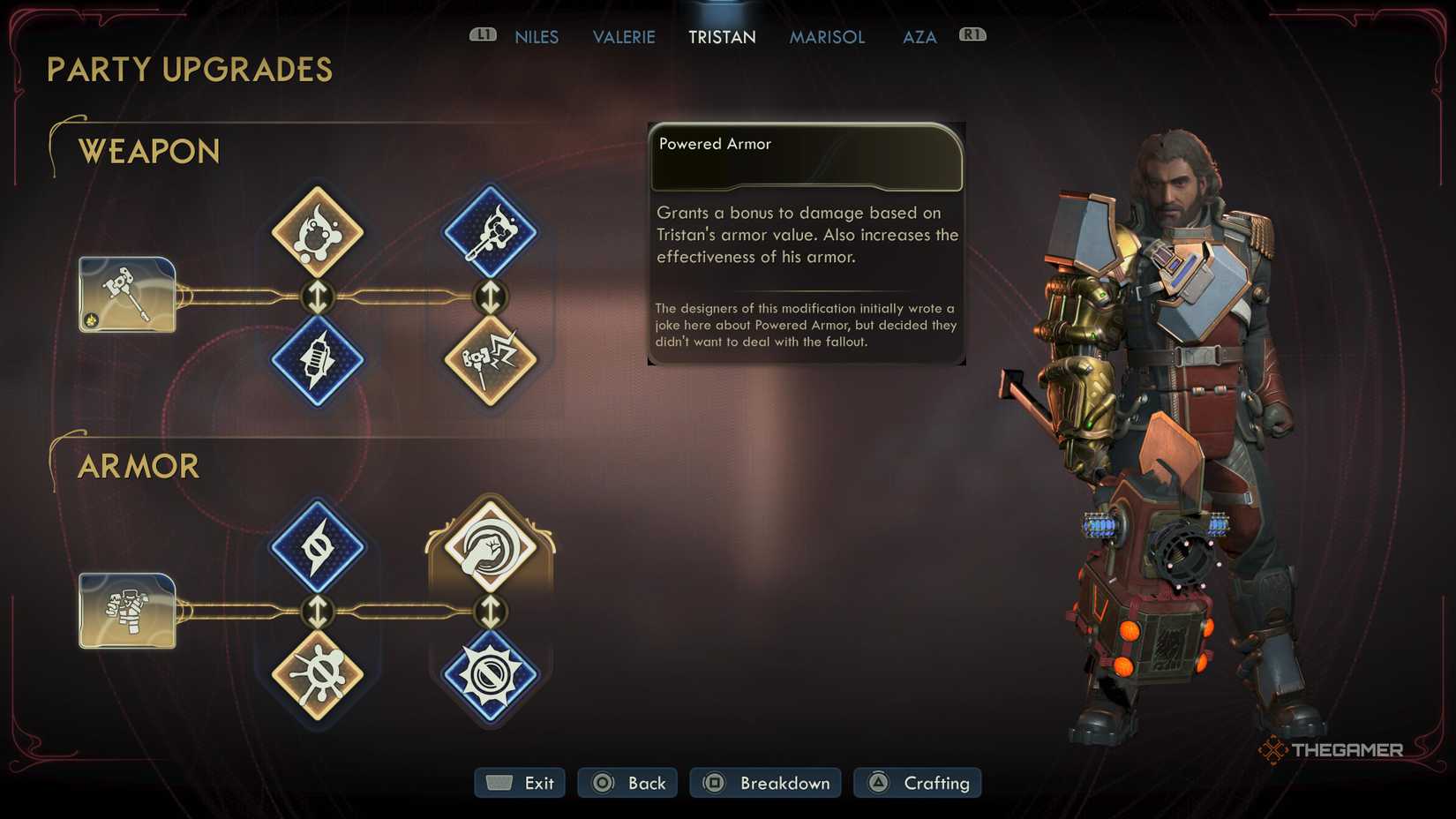This screenshot has width=1456, height=819.
Task: Collapse the Weapon section header
Action: coord(148,151)
